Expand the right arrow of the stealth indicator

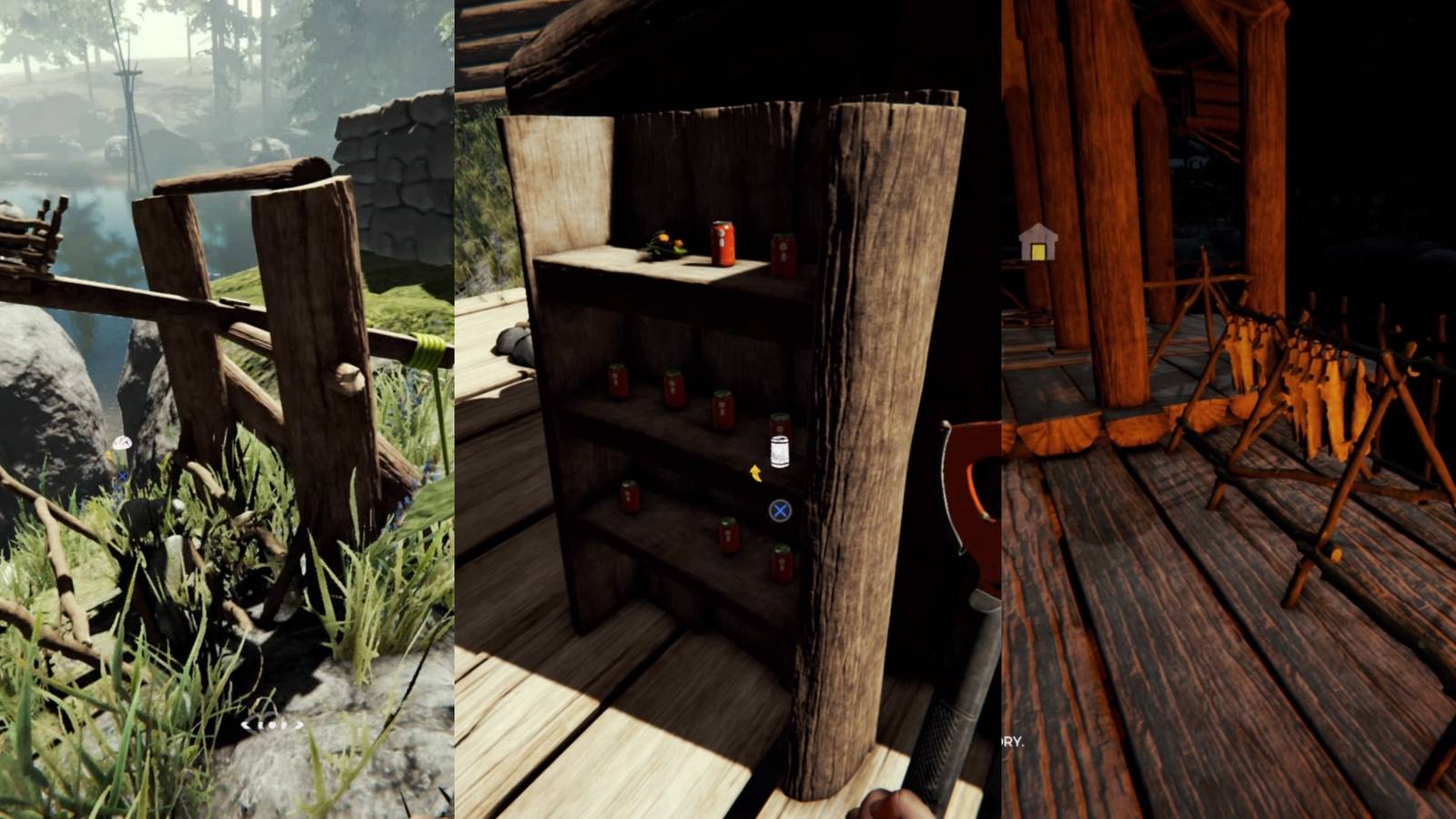tap(298, 725)
